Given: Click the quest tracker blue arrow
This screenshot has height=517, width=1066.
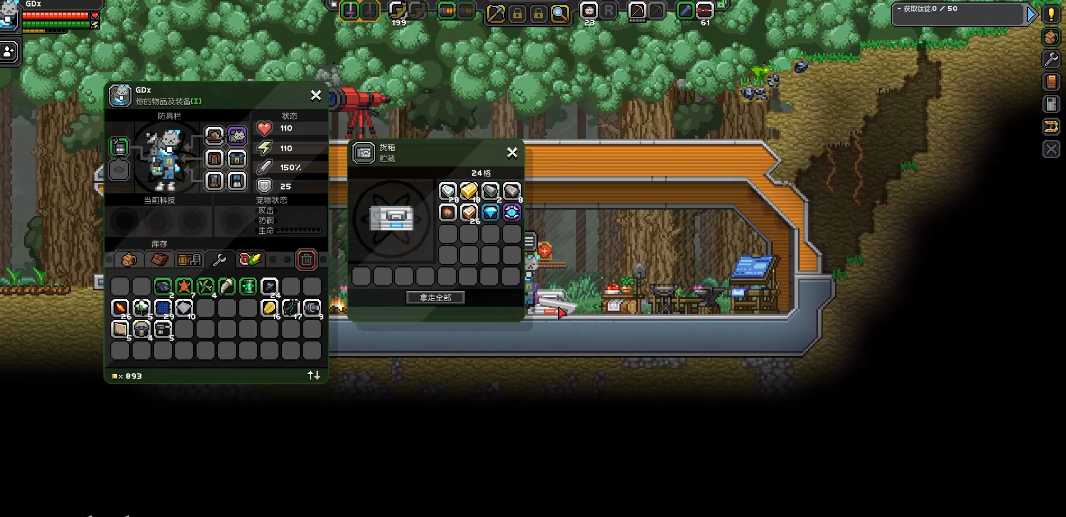Looking at the screenshot, I should [x=1032, y=14].
